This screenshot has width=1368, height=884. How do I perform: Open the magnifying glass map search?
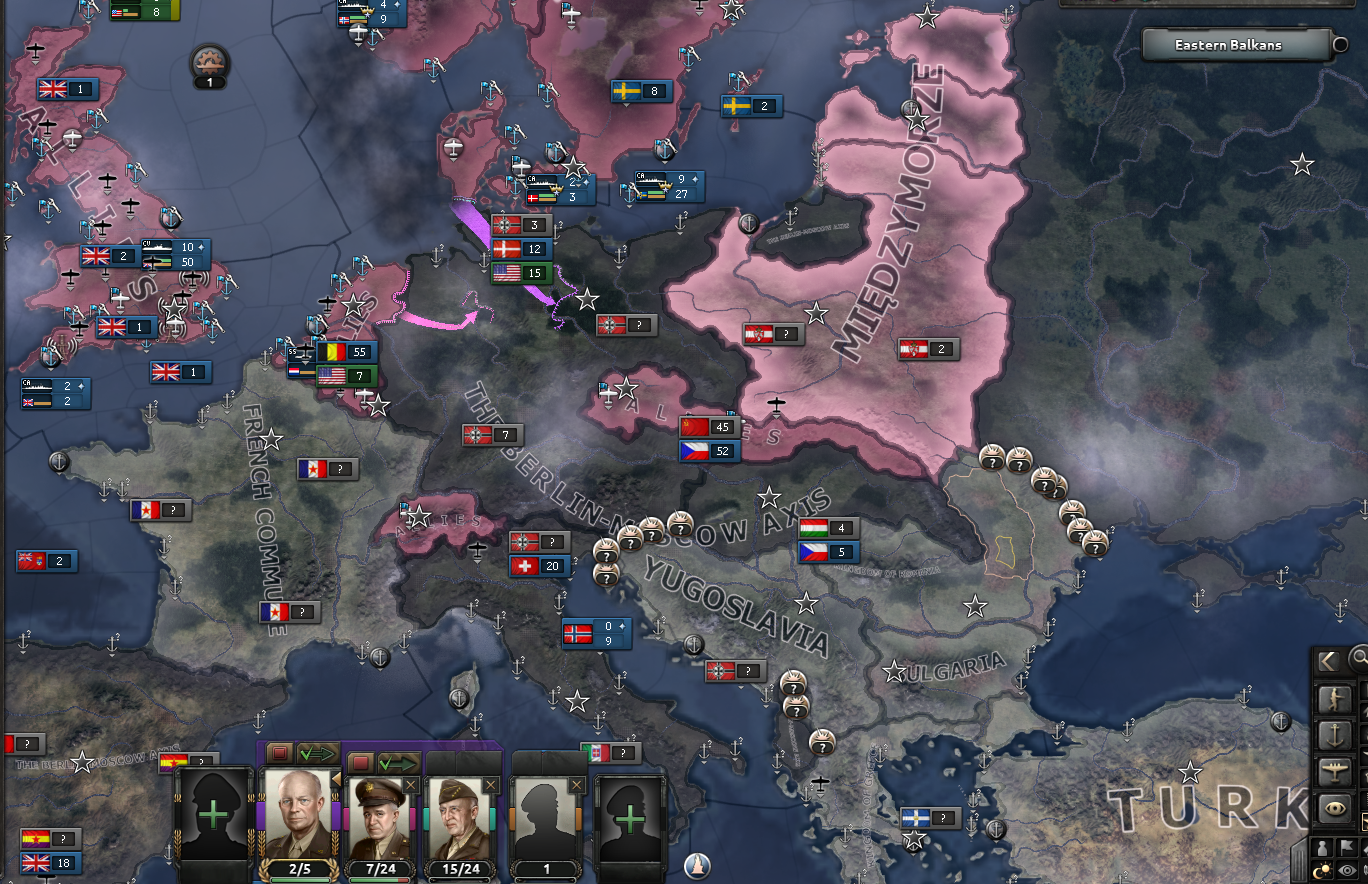(x=1360, y=658)
